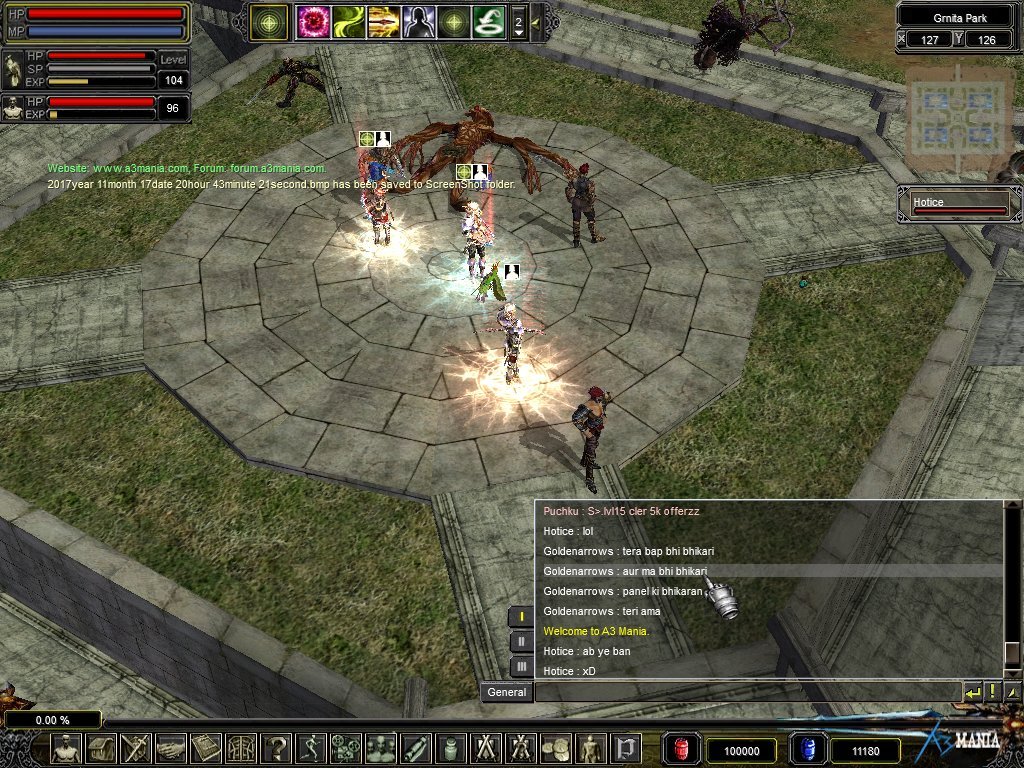Viewport: 1024px width, 768px height.
Task: Switch to chat tab II
Action: click(521, 641)
